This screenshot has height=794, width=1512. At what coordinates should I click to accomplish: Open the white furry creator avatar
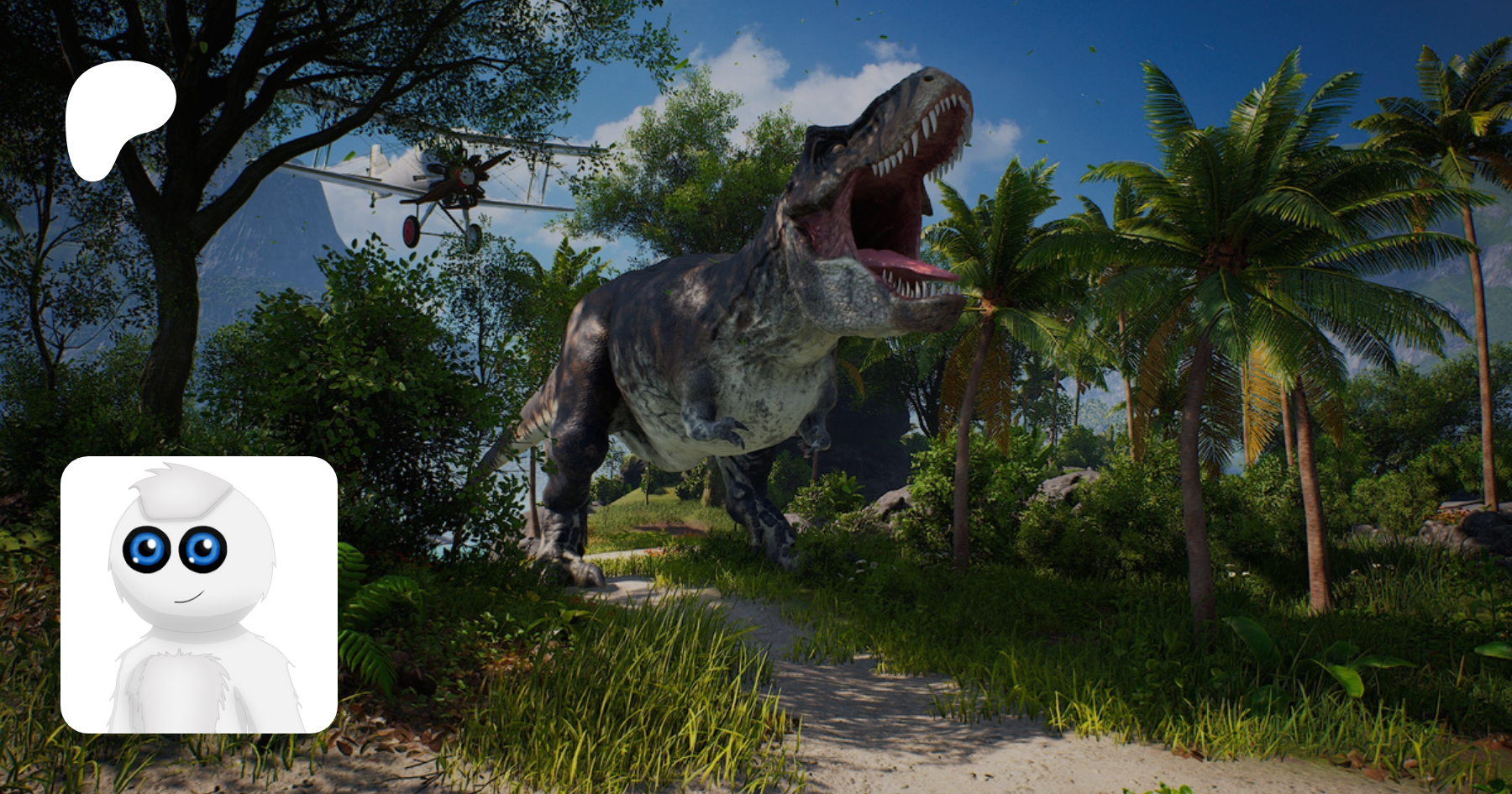pyautogui.click(x=199, y=594)
